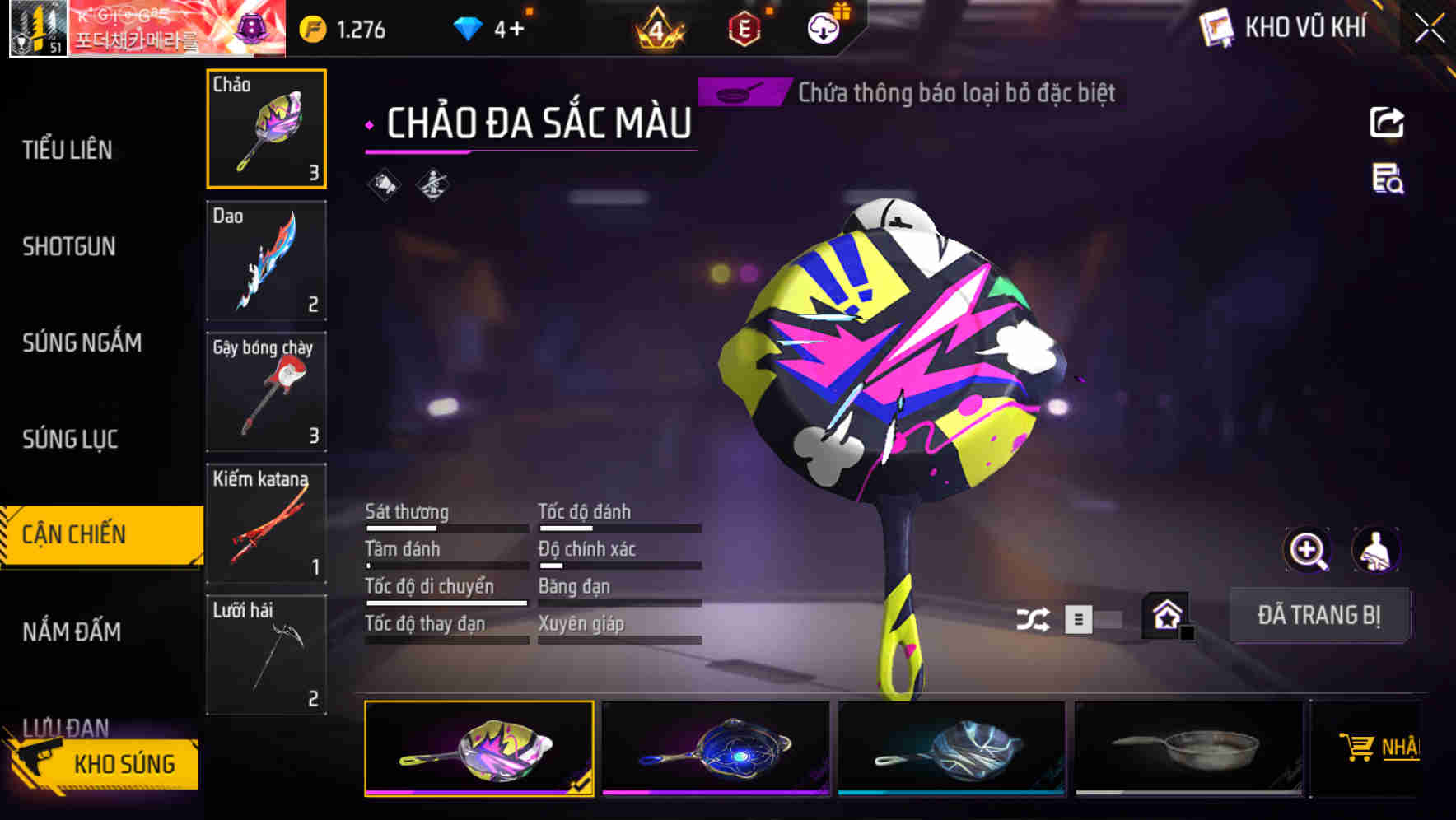The image size is (1456, 820).
Task: Open the level 4 crown rank icon
Action: click(x=659, y=28)
